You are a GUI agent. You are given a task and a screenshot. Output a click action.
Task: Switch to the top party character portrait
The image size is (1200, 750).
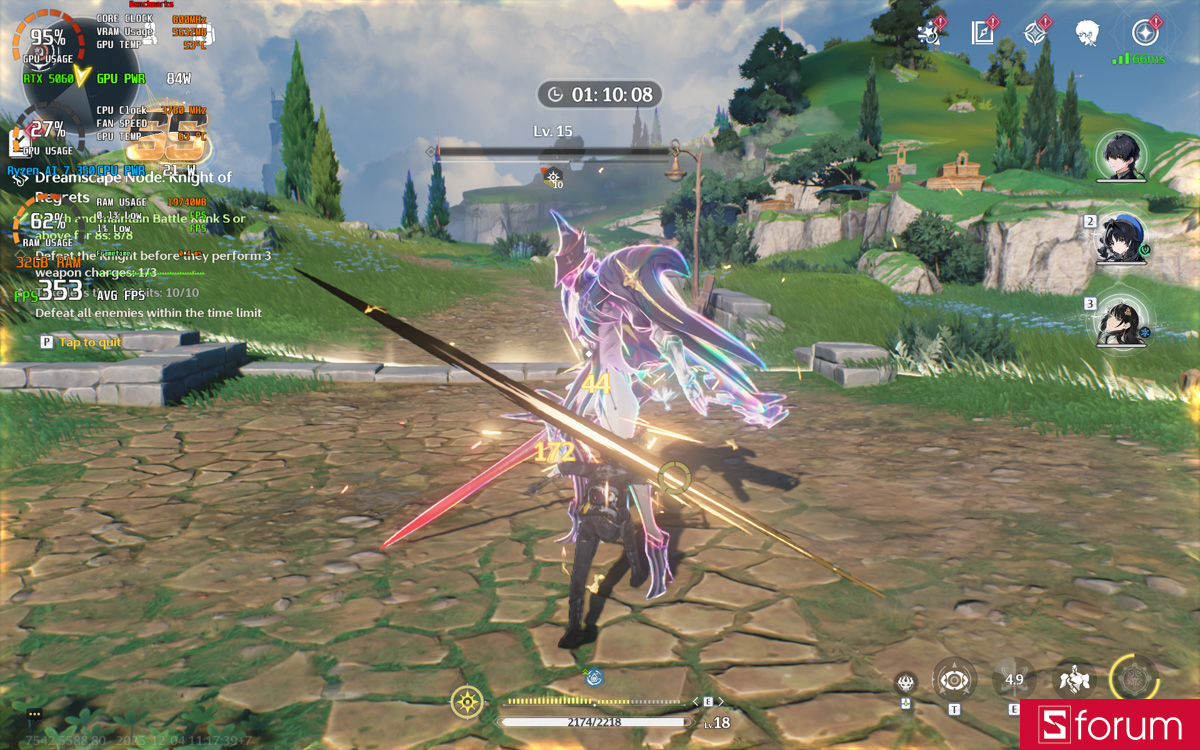[1120, 156]
